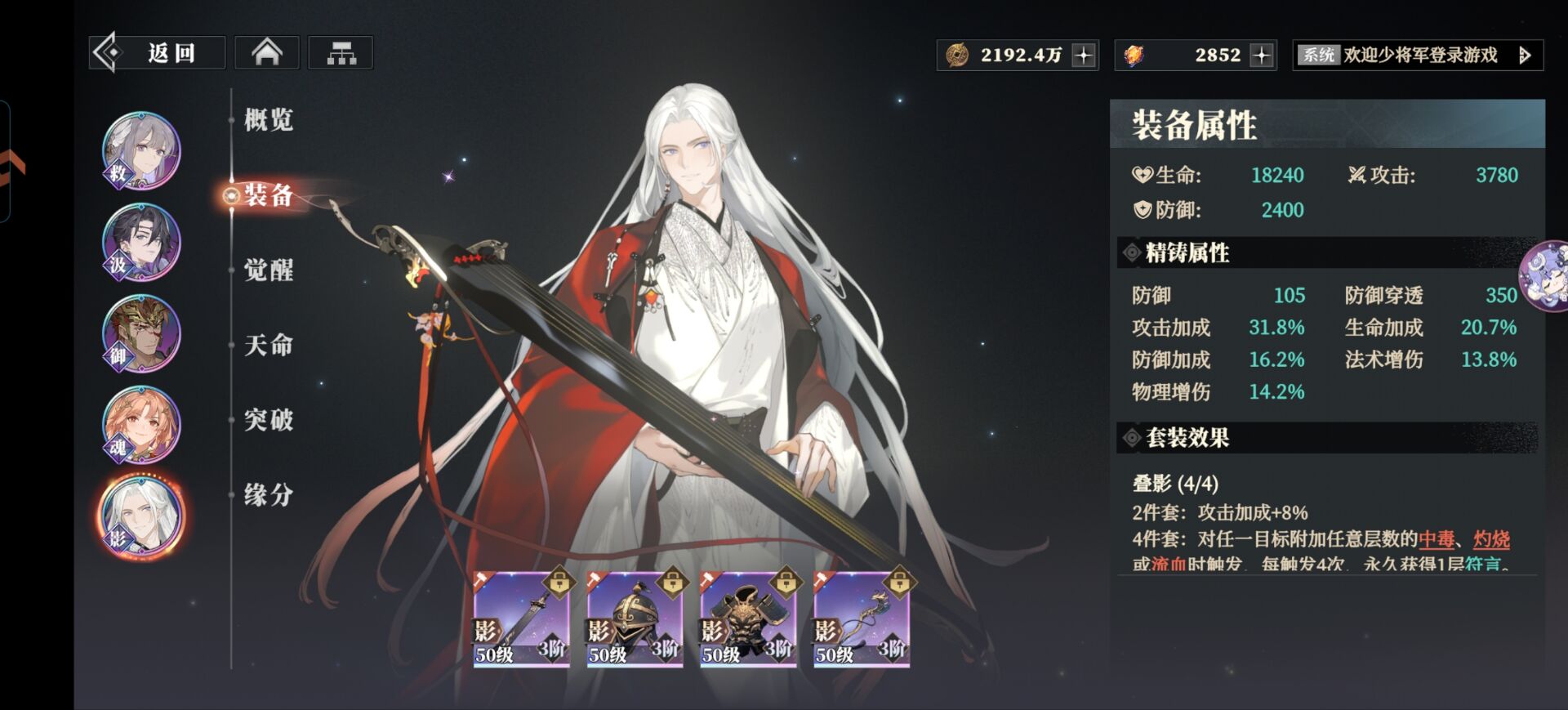The height and width of the screenshot is (710, 1568).
Task: Switch to the 突破 tab
Action: pos(268,420)
